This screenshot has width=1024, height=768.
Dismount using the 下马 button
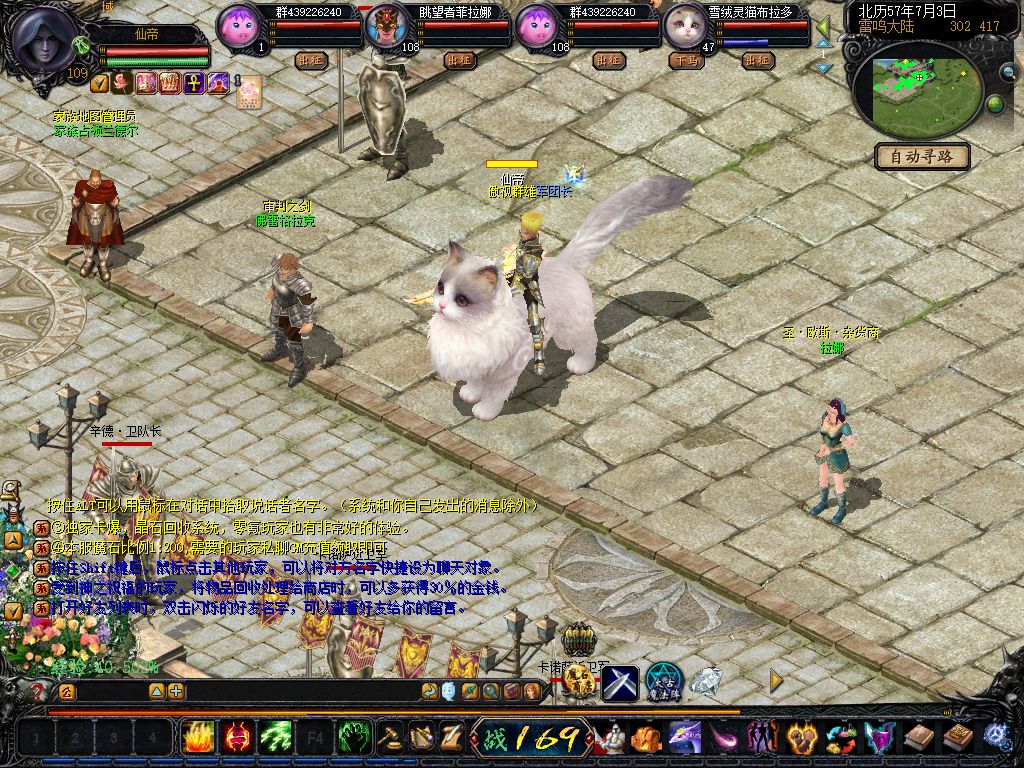click(685, 60)
